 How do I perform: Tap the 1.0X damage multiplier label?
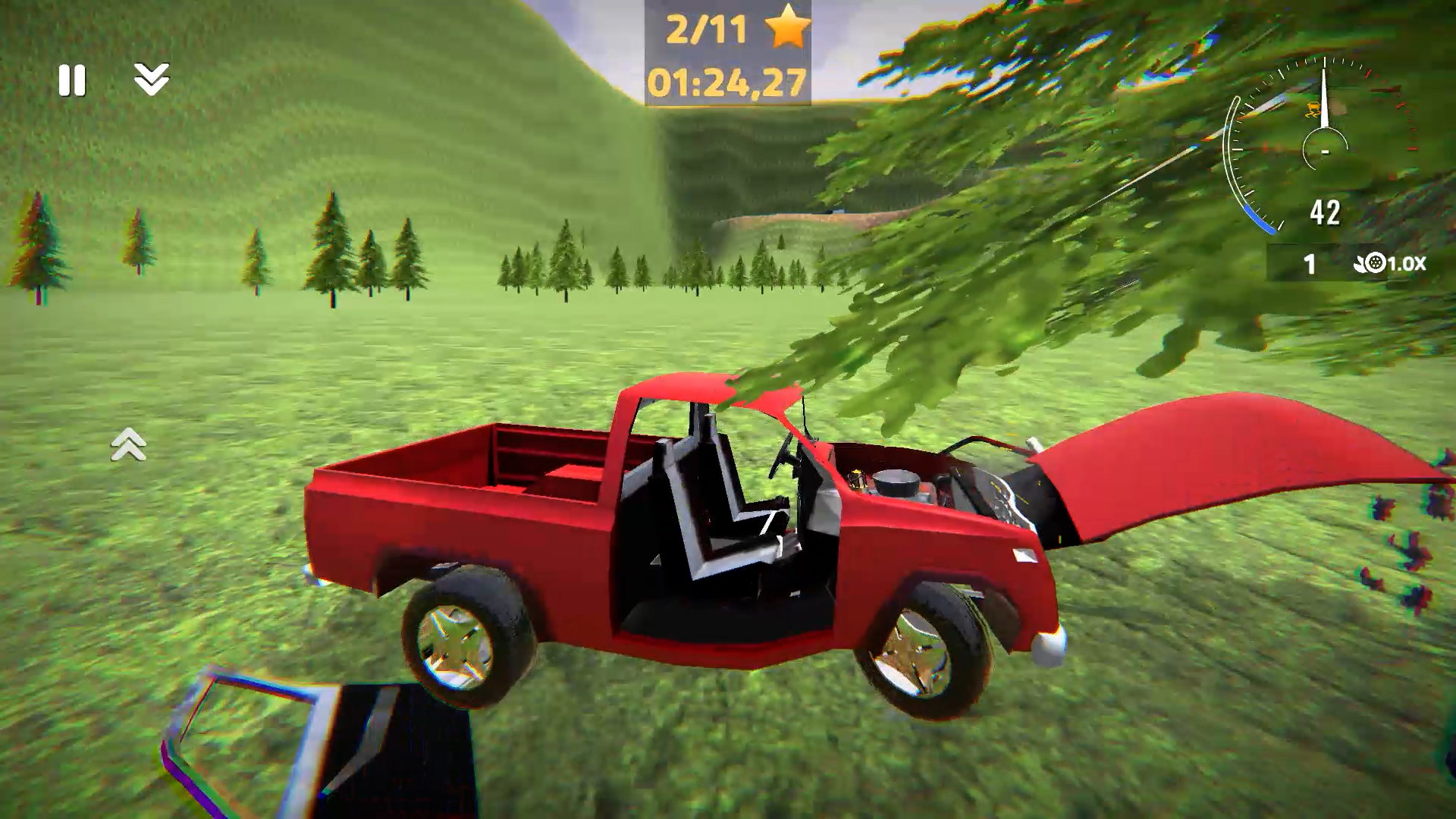(x=1407, y=263)
